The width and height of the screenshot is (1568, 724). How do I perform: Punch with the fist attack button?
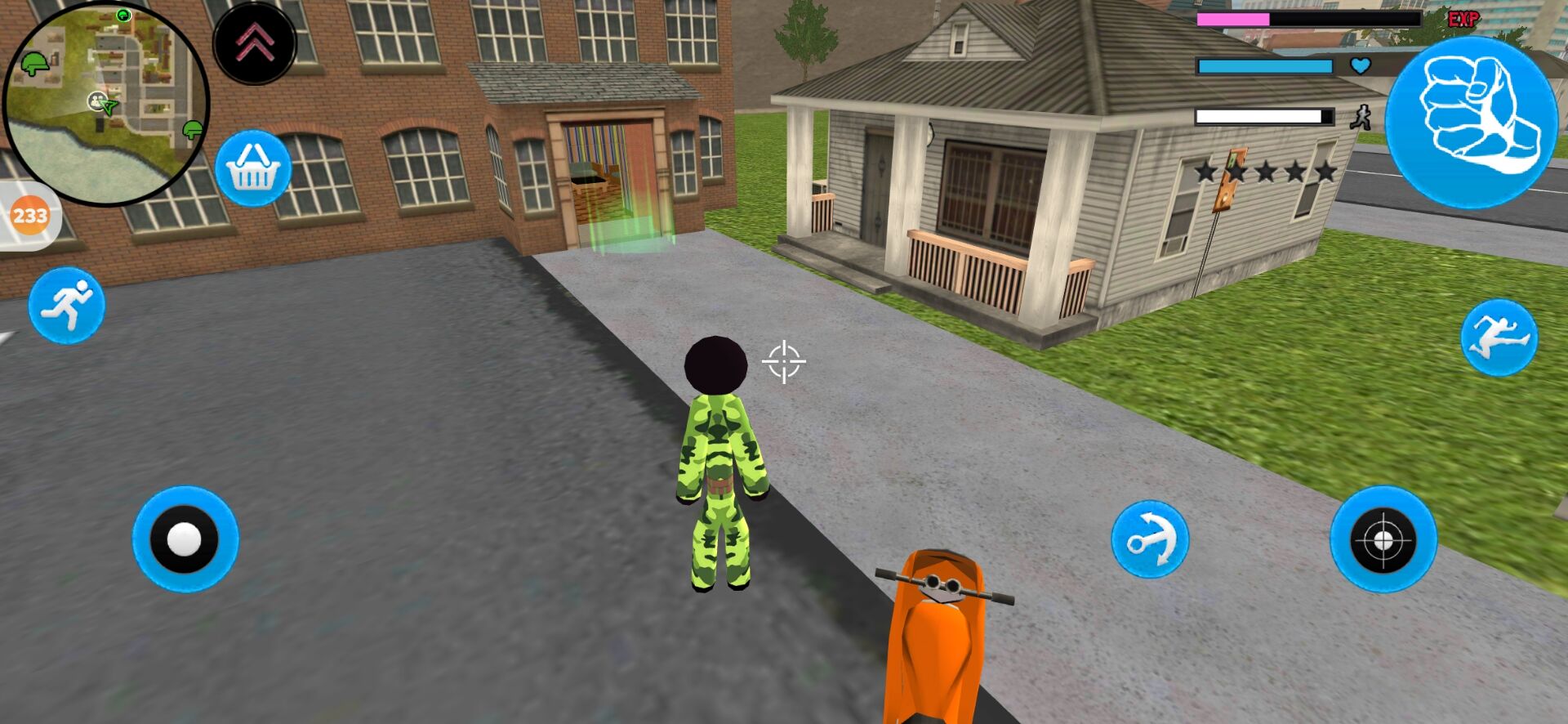[1472, 120]
